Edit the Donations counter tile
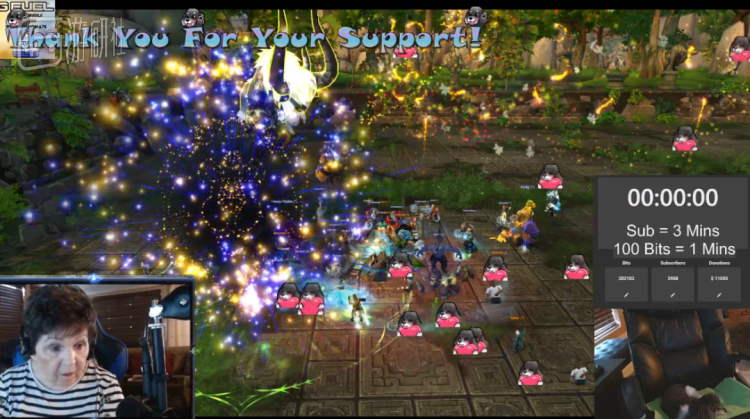Image resolution: width=750 pixels, height=419 pixels. point(719,296)
